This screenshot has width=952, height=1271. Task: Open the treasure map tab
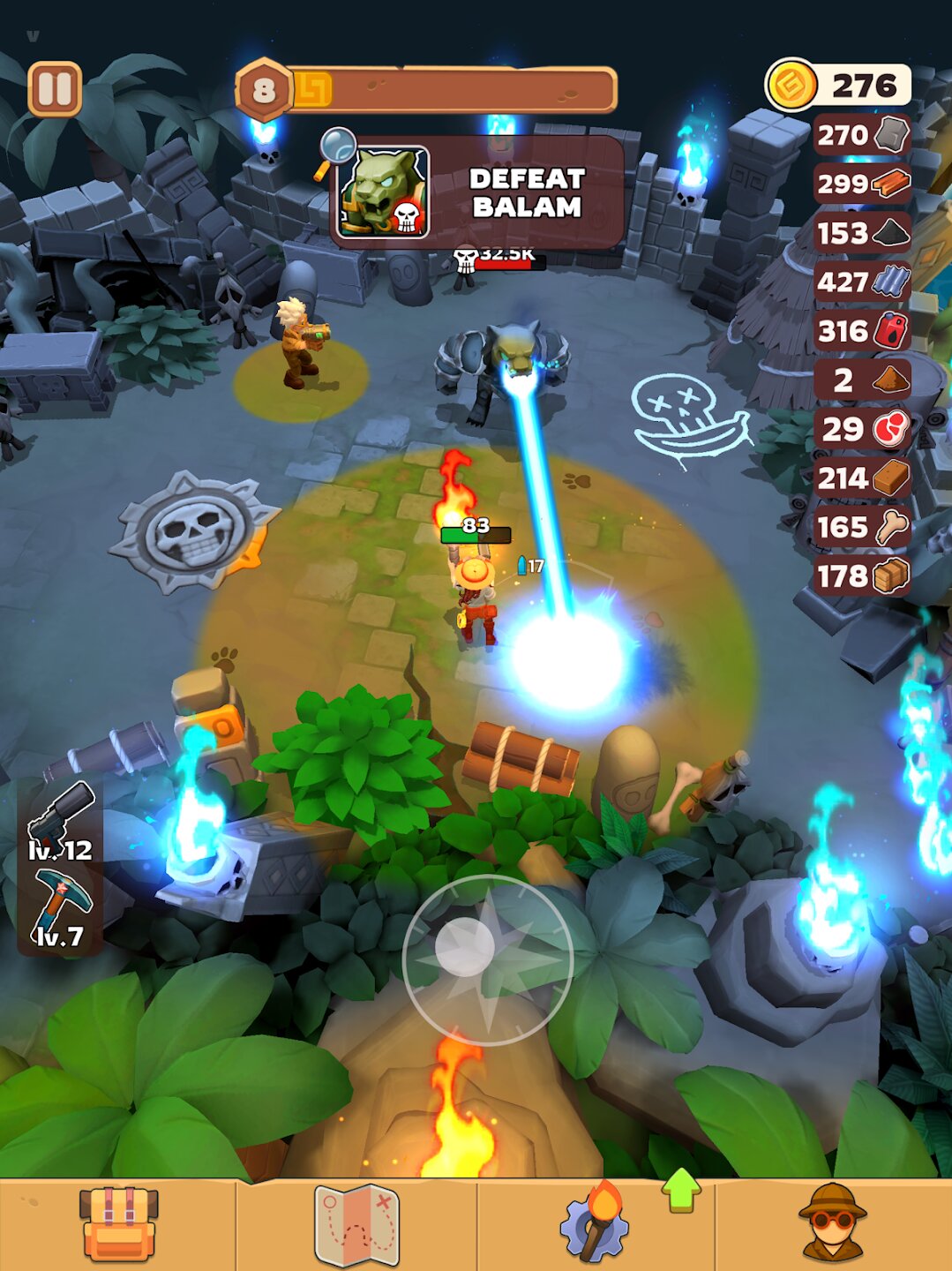click(357, 1224)
